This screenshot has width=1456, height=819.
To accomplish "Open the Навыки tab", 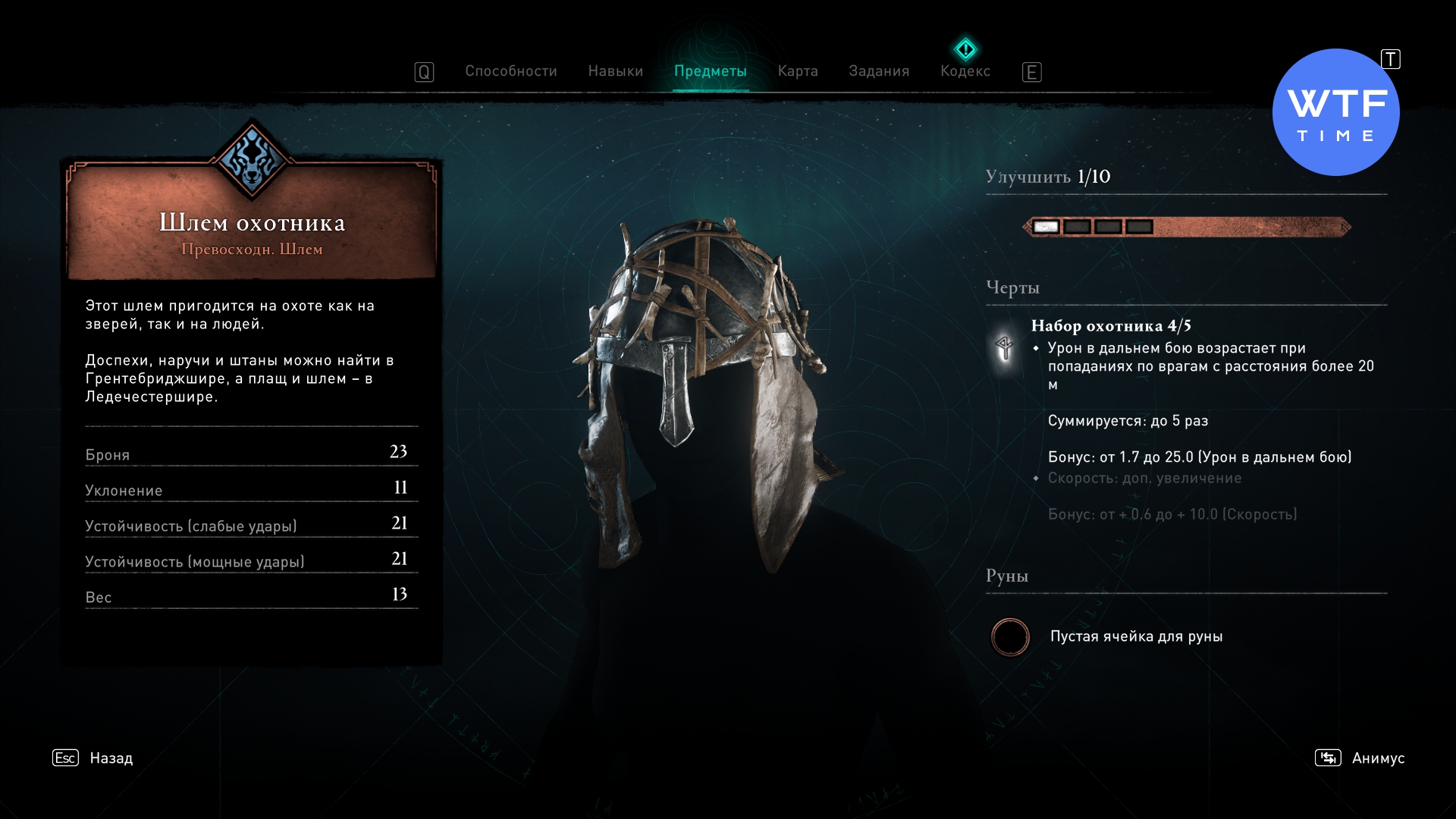I will pyautogui.click(x=615, y=71).
